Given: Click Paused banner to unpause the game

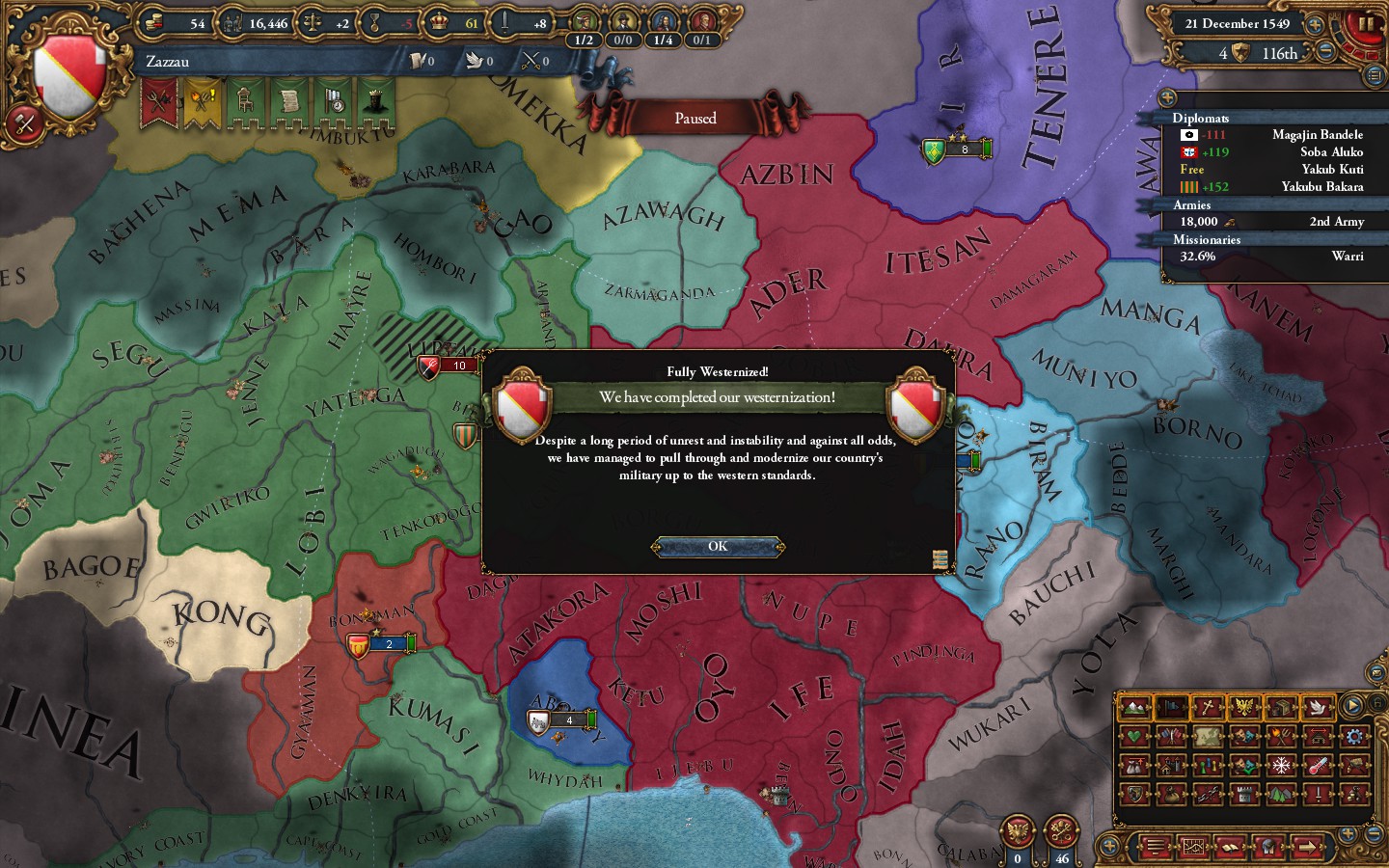Looking at the screenshot, I should click(x=696, y=117).
